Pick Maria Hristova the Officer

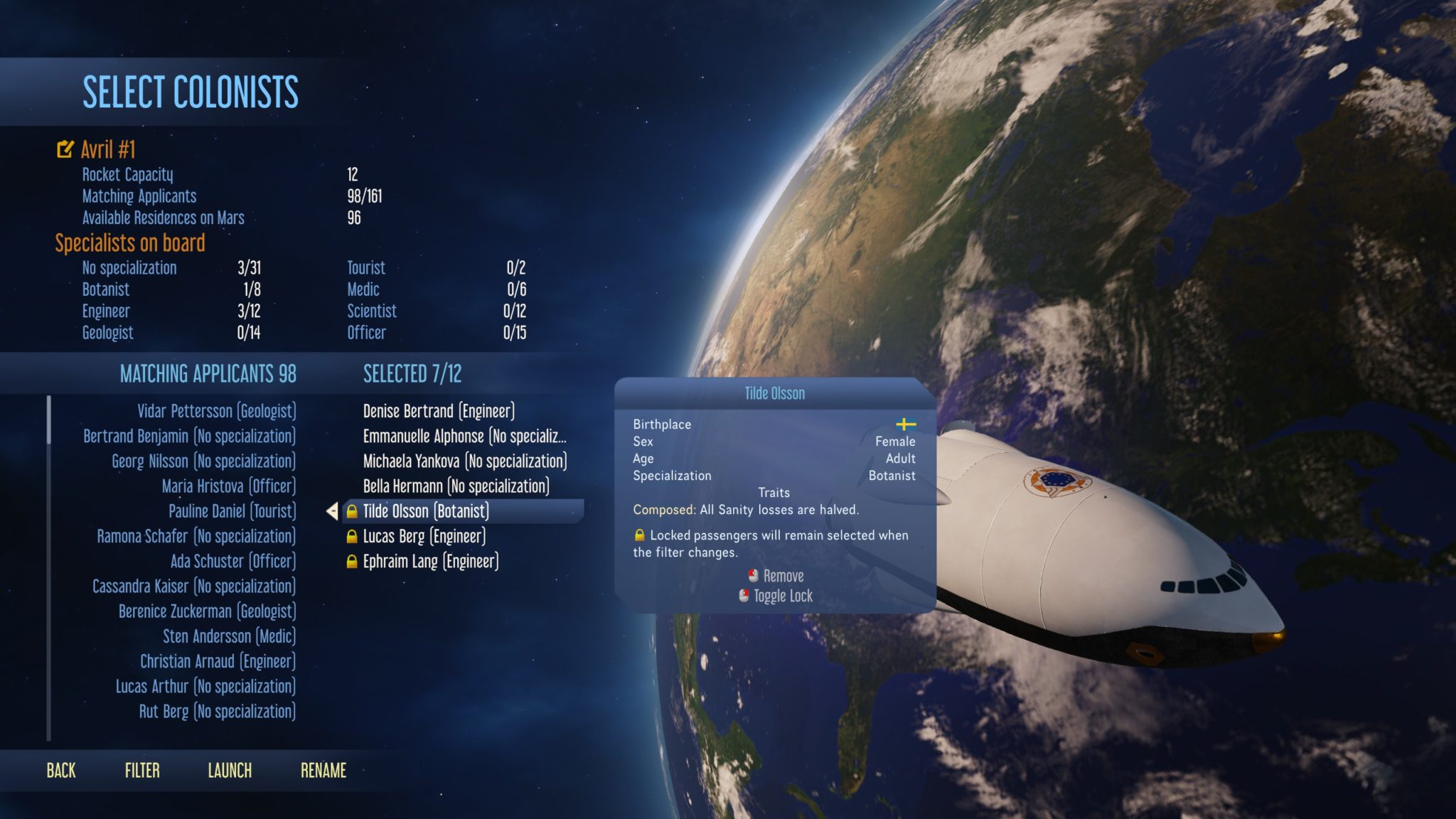(228, 486)
